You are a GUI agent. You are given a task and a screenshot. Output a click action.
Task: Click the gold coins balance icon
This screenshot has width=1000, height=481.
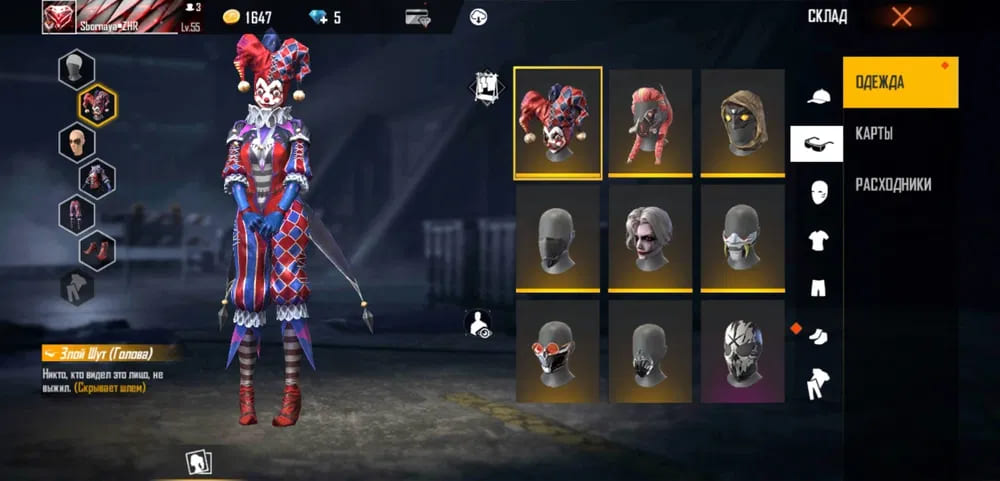pos(231,17)
